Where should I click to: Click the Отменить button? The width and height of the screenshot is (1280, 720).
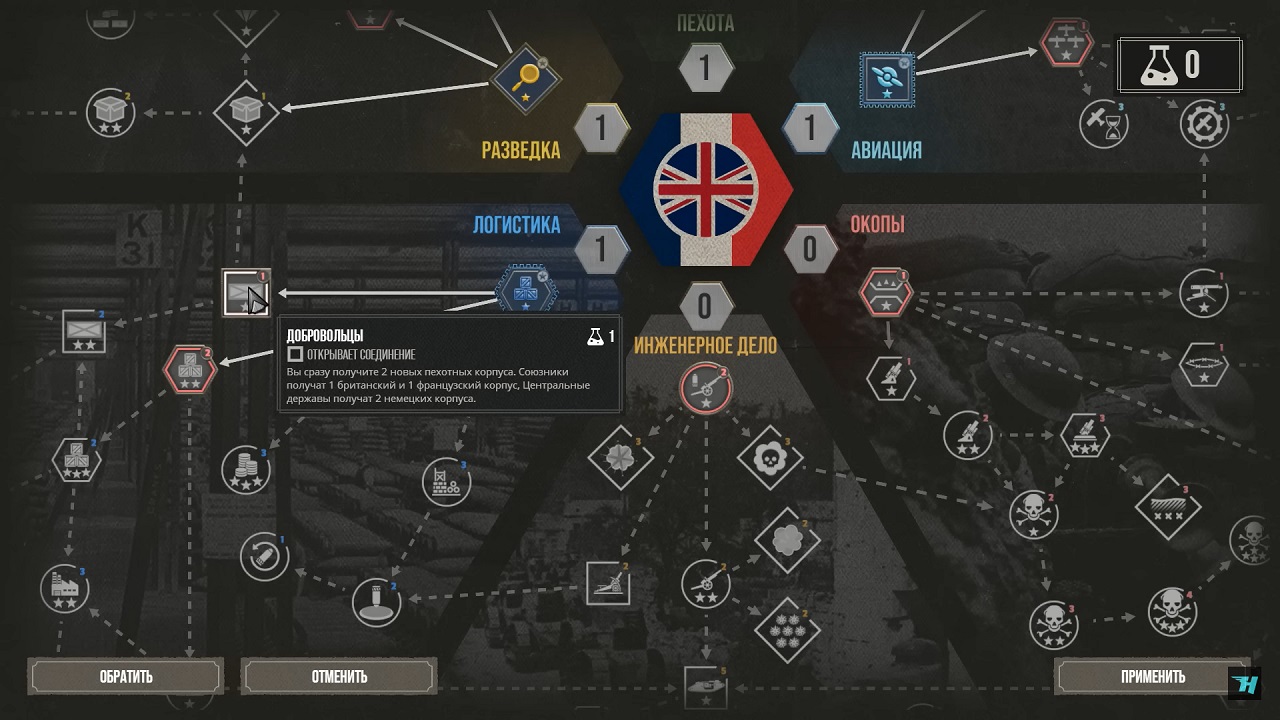[339, 676]
